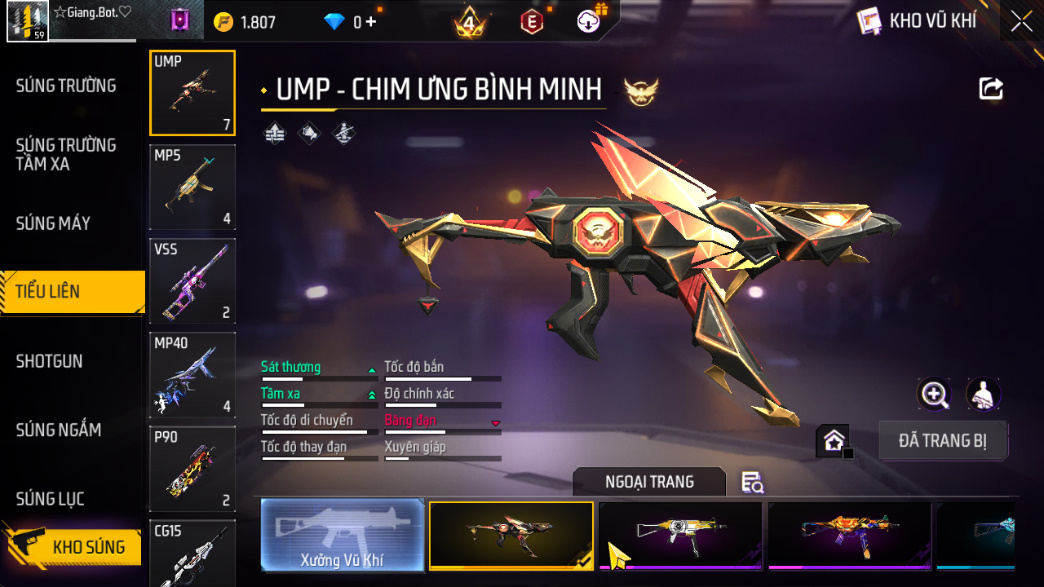Open the Shotgun weapon category

[x=49, y=361]
